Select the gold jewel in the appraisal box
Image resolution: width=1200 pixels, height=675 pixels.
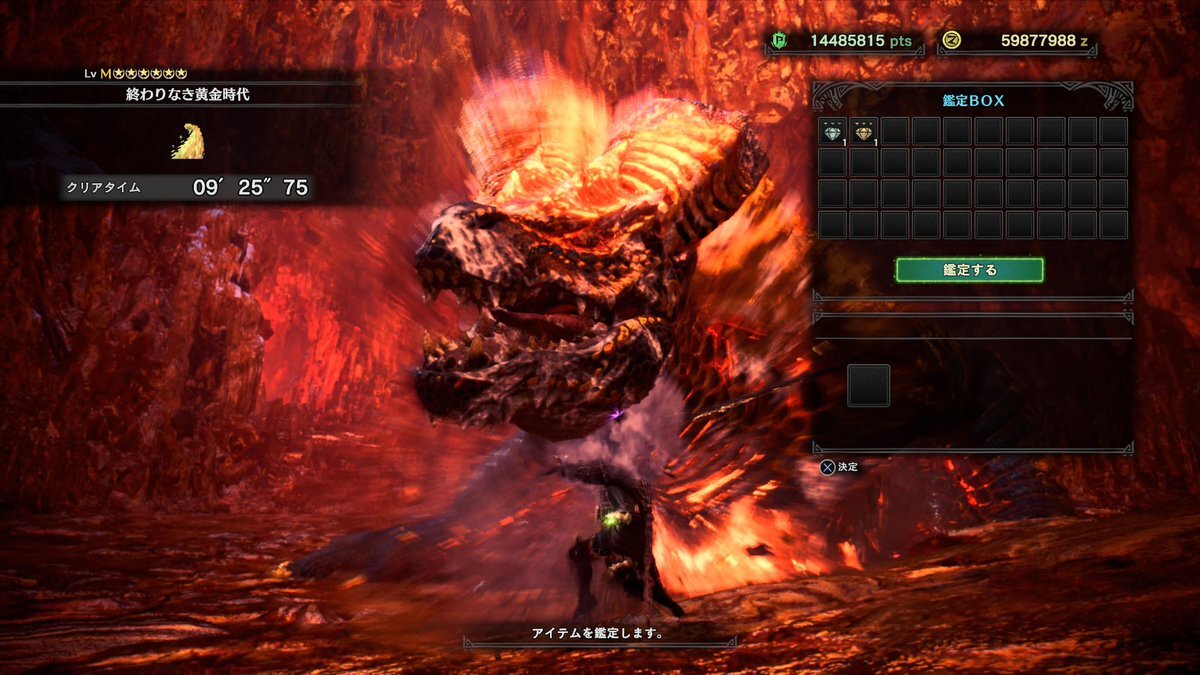coord(863,131)
